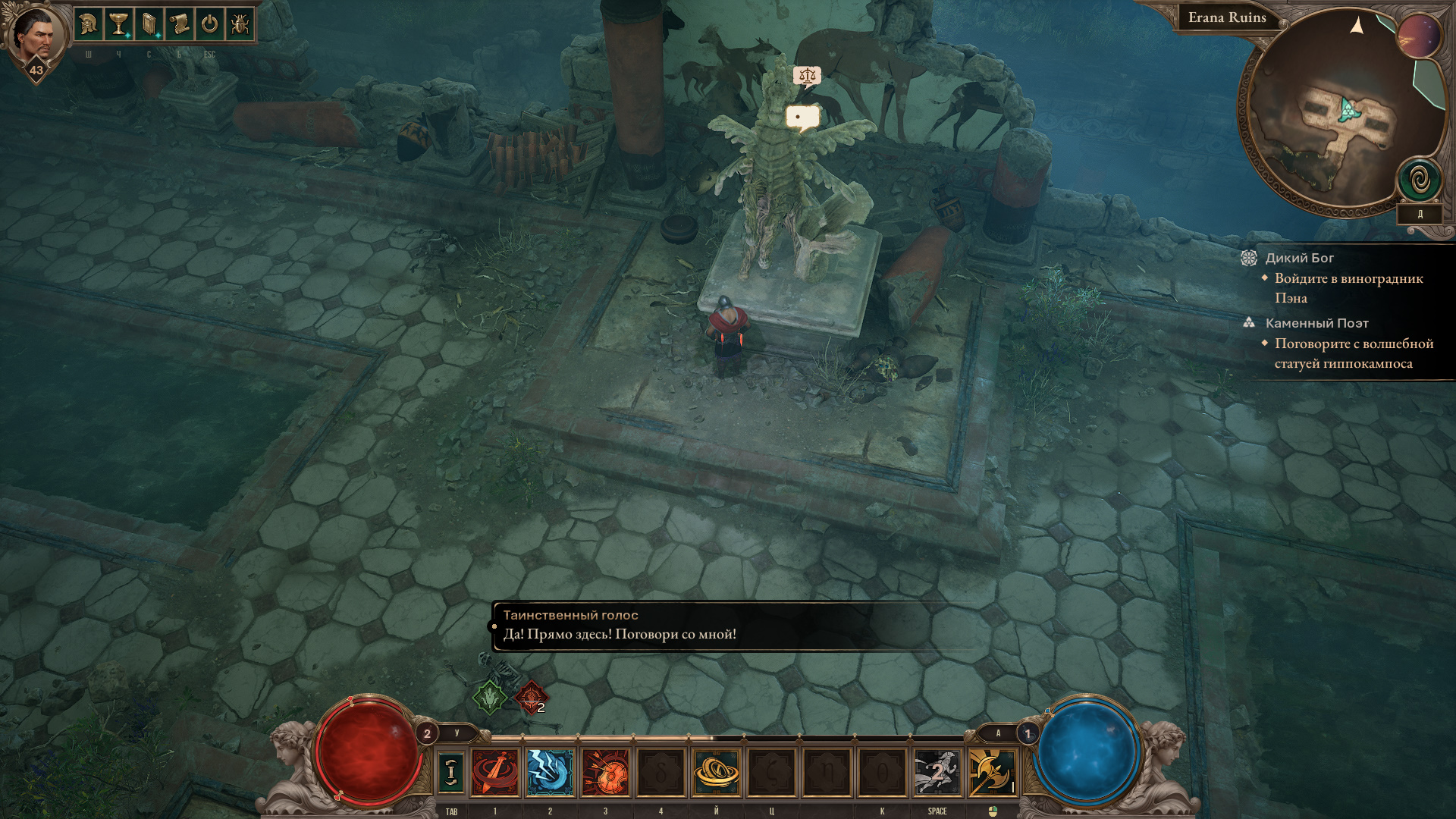The width and height of the screenshot is (1456, 819).
Task: Open the power button game menu
Action: pyautogui.click(x=209, y=25)
